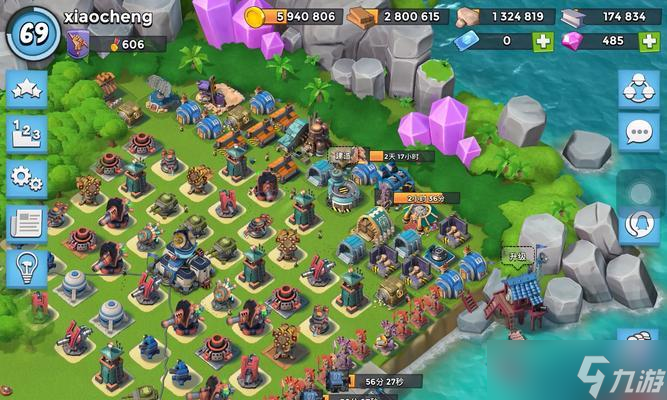Open the gears settings menu

point(27,179)
